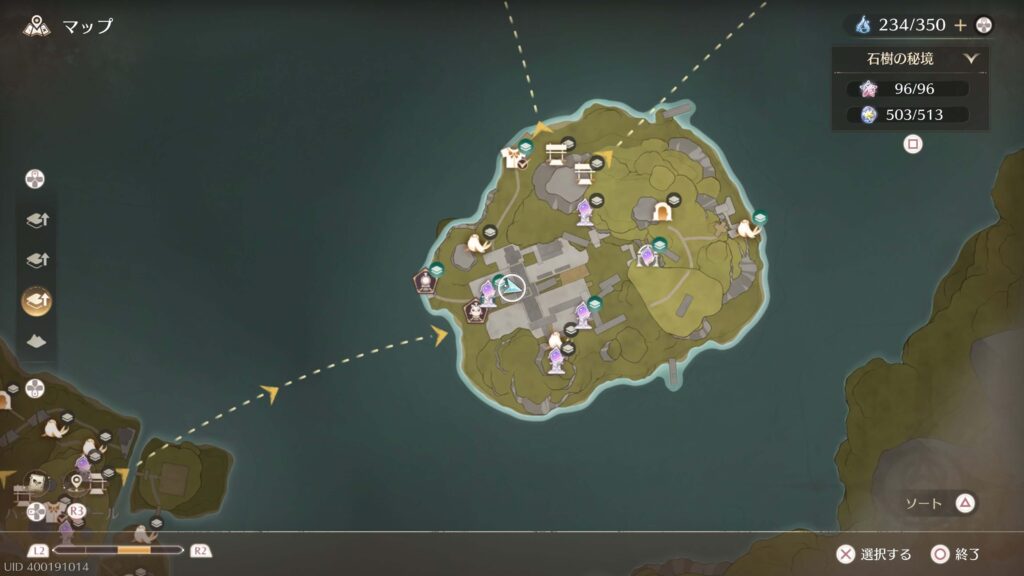Choose the southernmost teleport waypoint on the island
This screenshot has height=576, width=1024.
pos(556,360)
